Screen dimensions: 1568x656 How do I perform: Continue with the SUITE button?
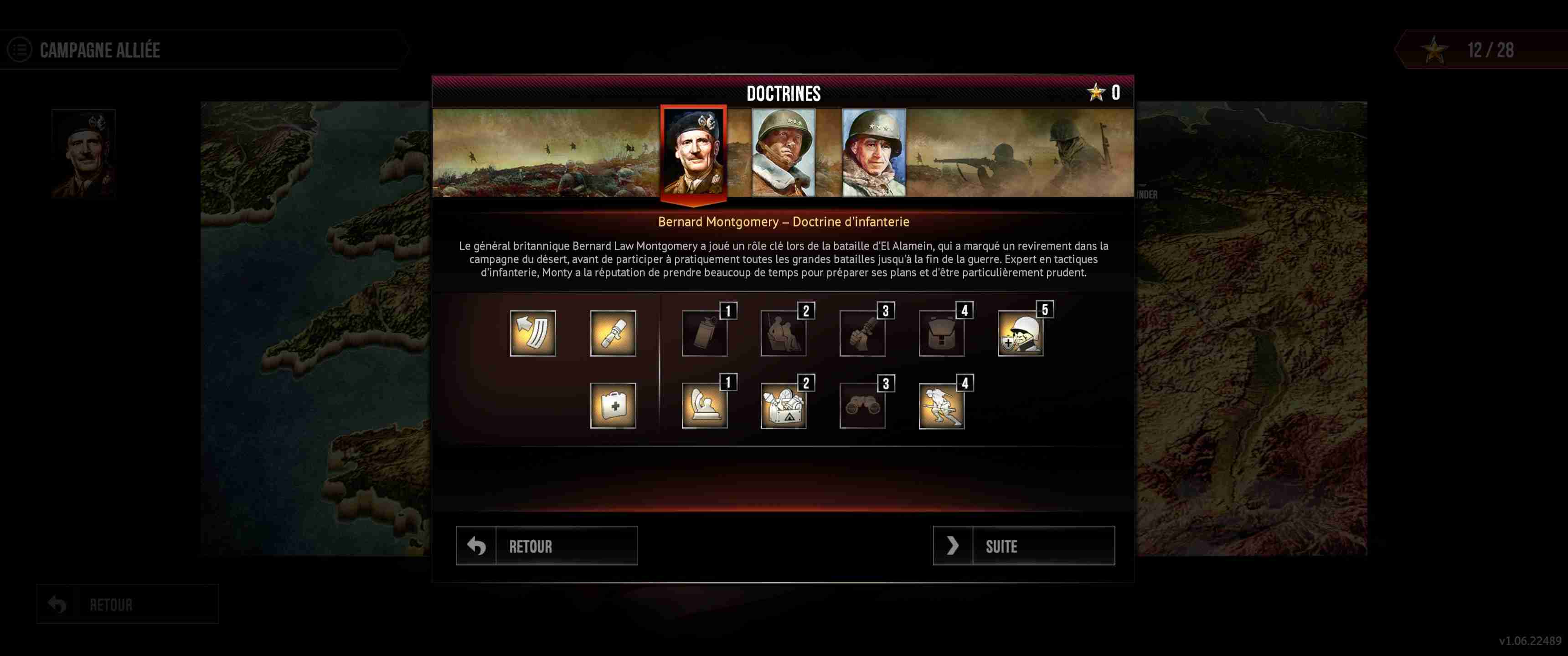[x=1024, y=546]
